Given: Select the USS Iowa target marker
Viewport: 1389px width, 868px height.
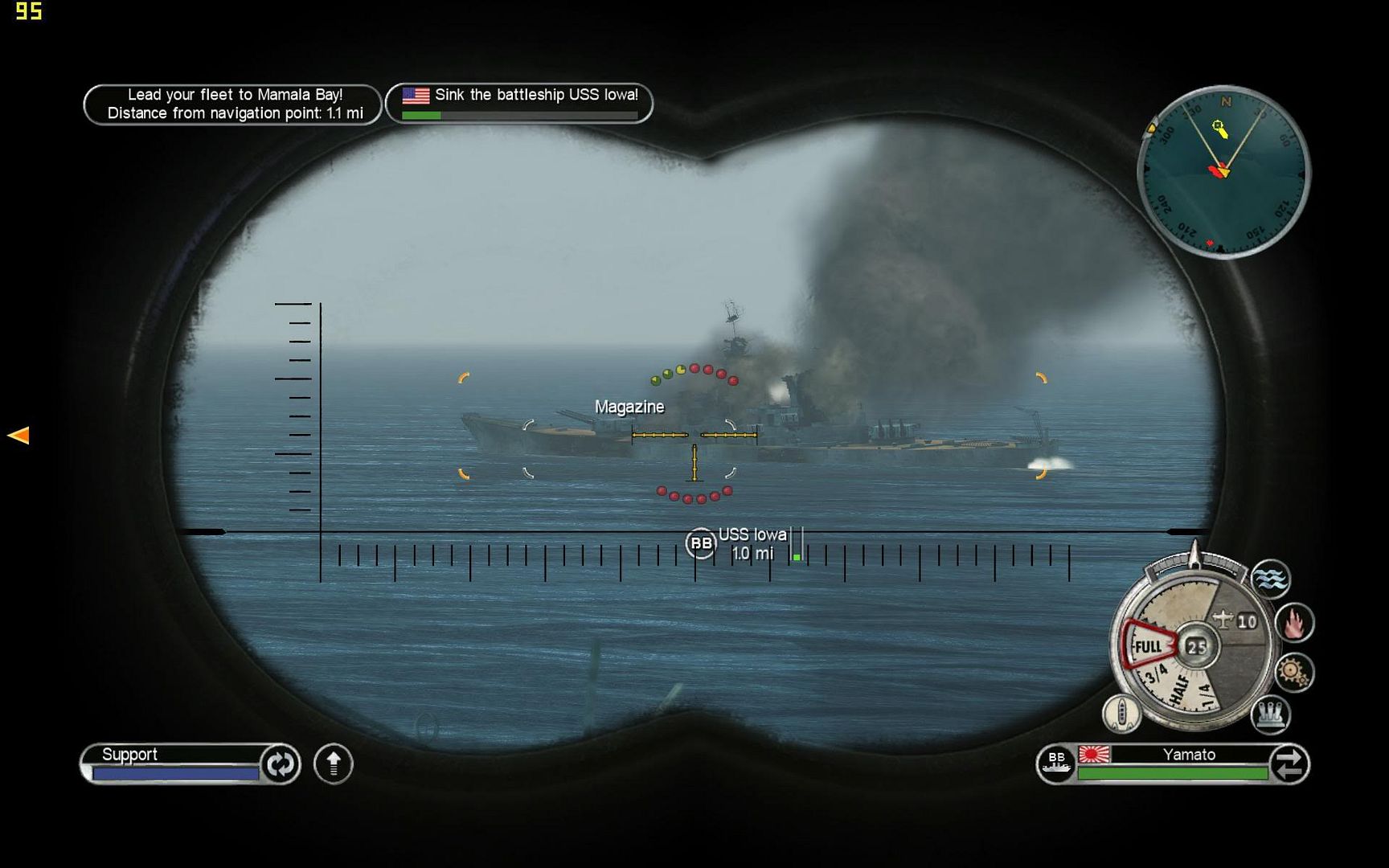Looking at the screenshot, I should pos(700,543).
